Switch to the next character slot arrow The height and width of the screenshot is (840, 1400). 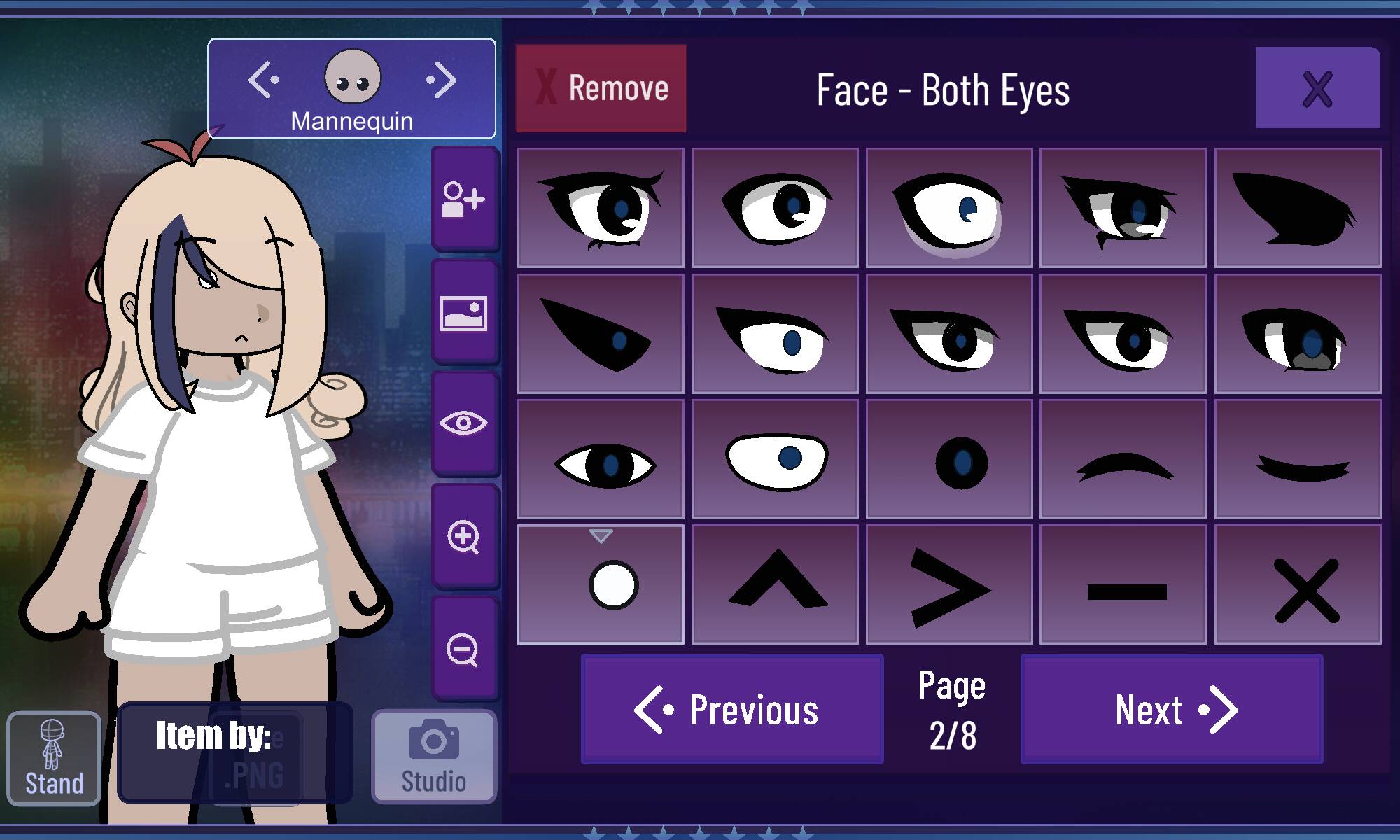click(442, 80)
